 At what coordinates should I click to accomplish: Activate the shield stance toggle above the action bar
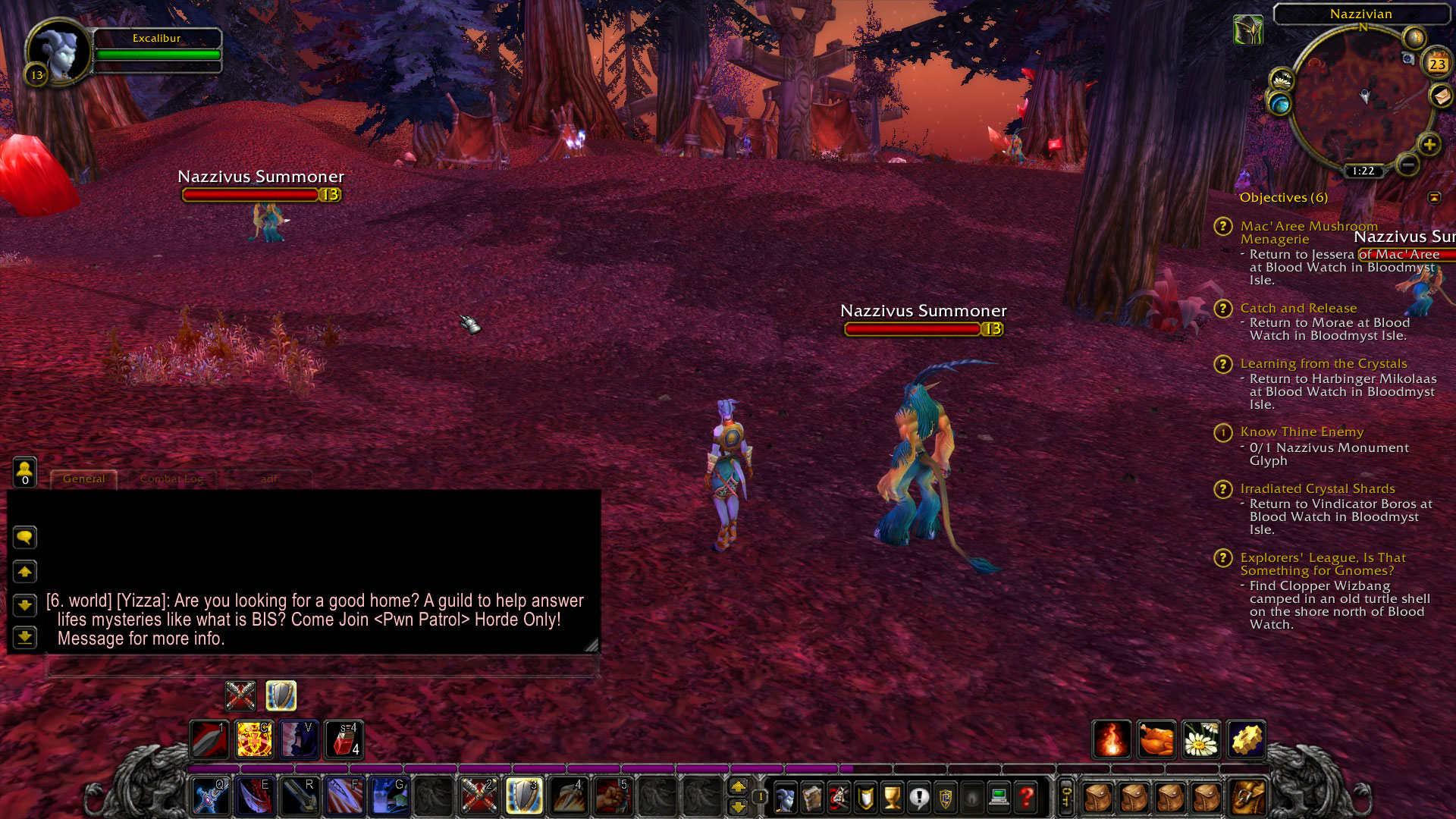[281, 695]
